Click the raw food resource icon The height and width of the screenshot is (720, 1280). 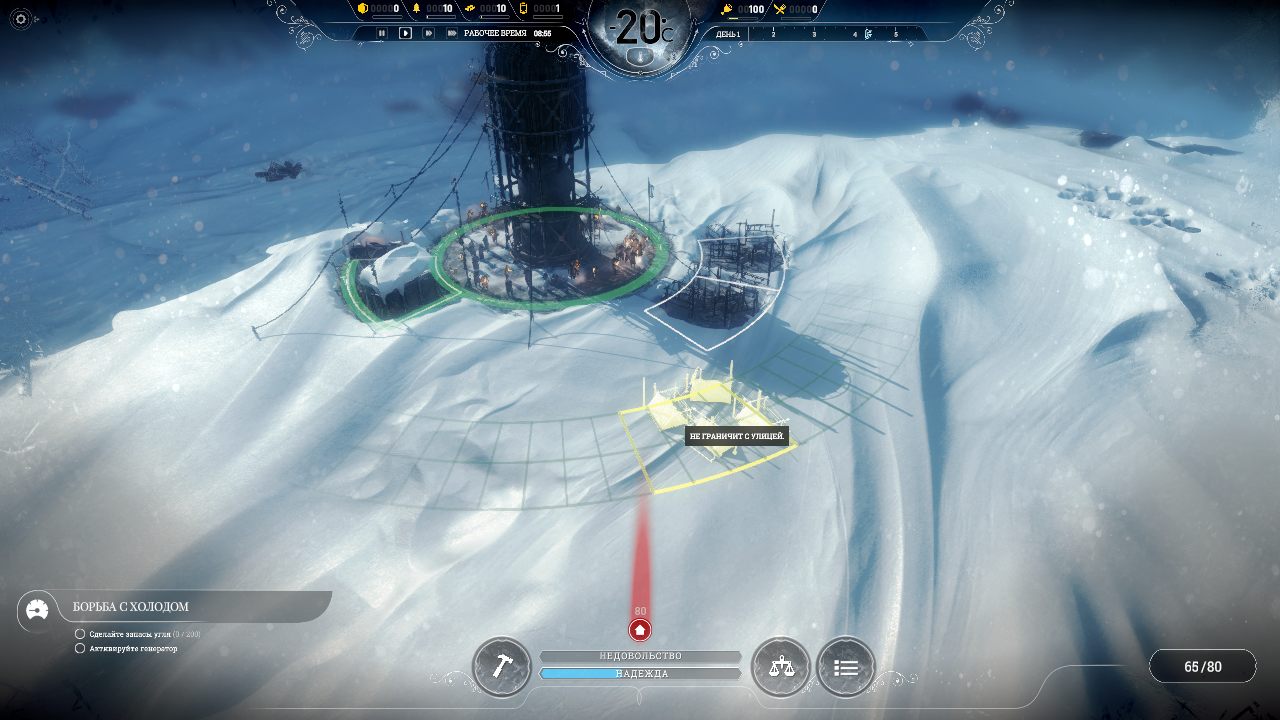[x=727, y=9]
